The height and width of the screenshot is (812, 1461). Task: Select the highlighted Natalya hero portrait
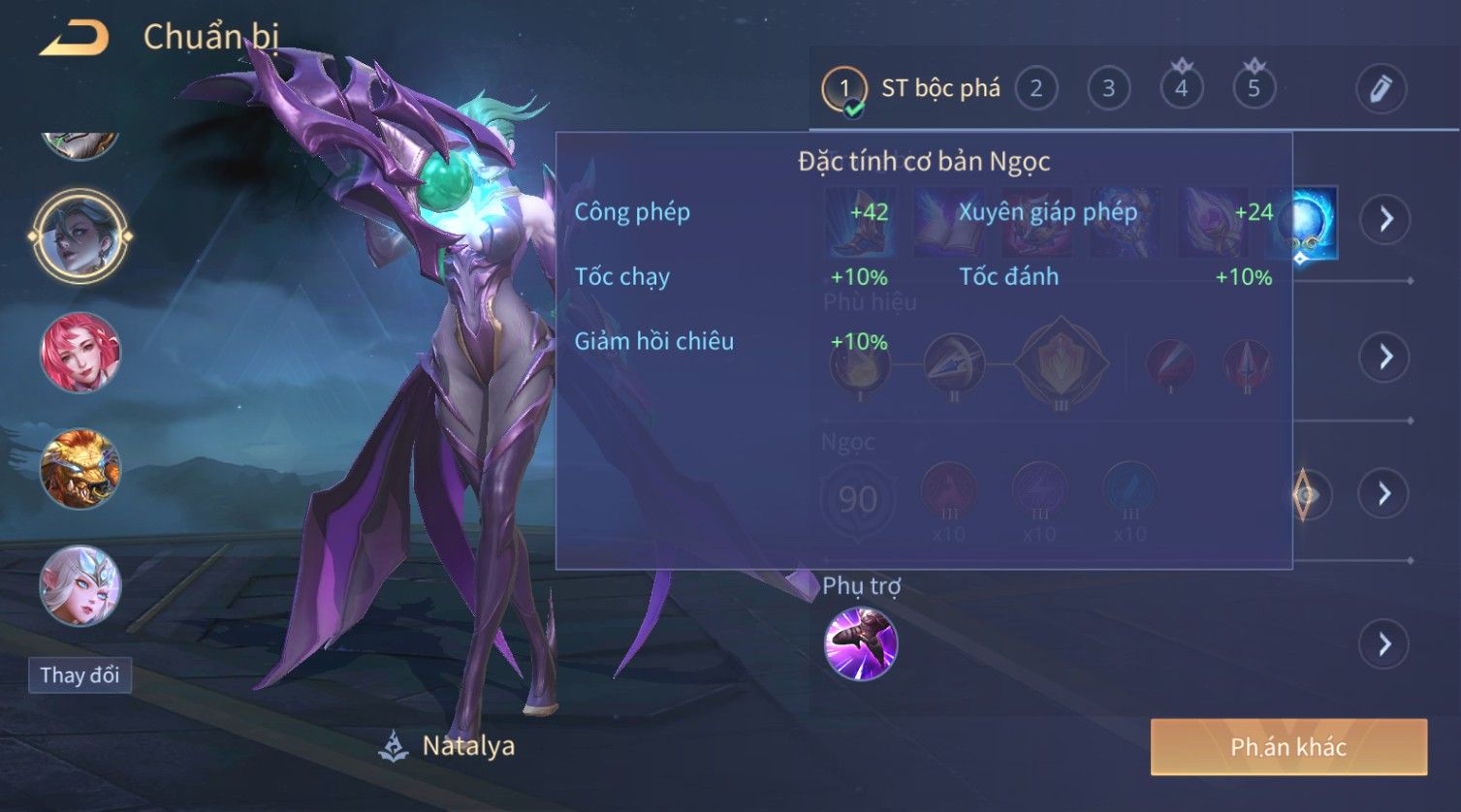pos(79,235)
